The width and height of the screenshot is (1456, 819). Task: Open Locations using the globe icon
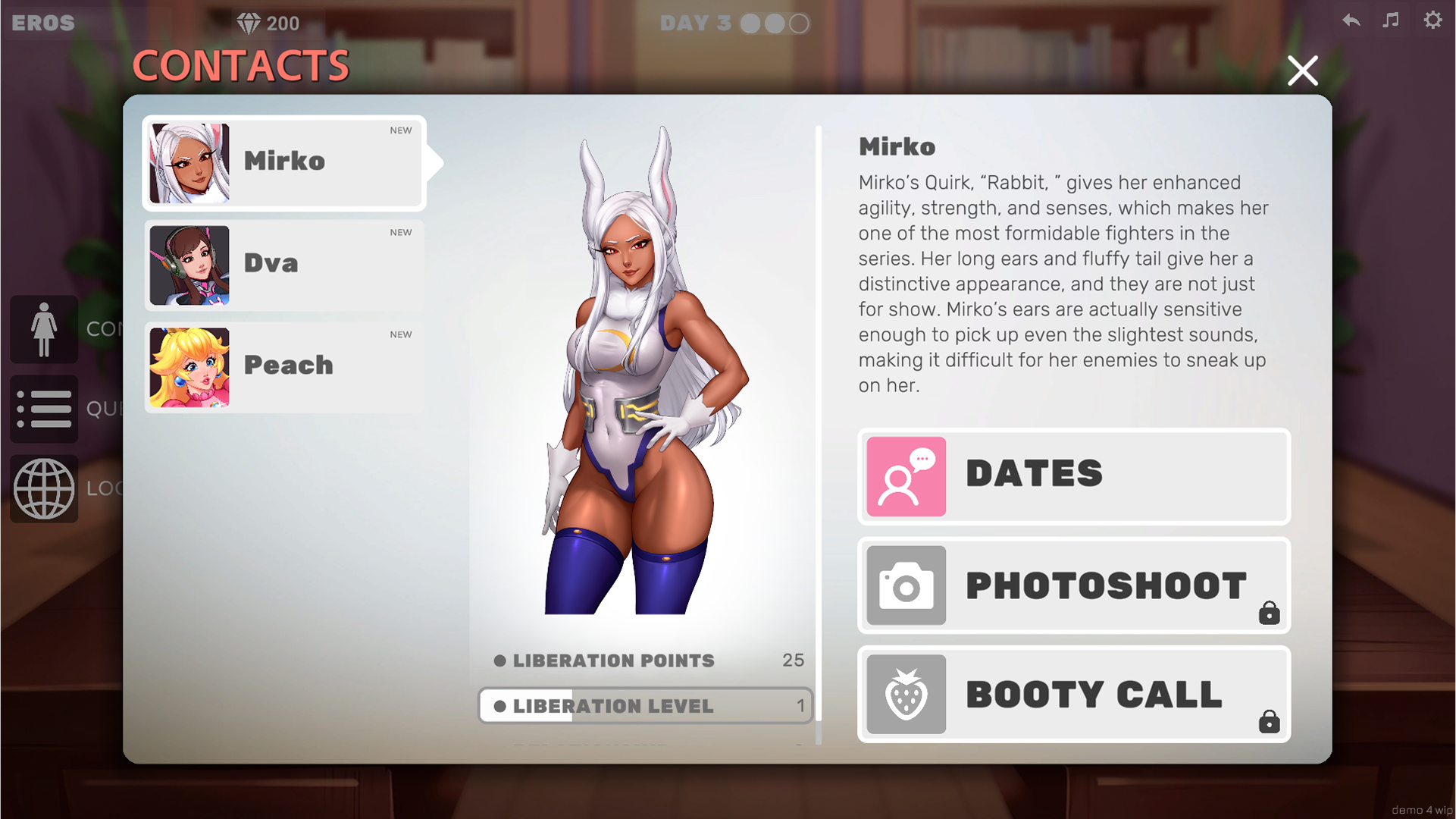pos(43,488)
